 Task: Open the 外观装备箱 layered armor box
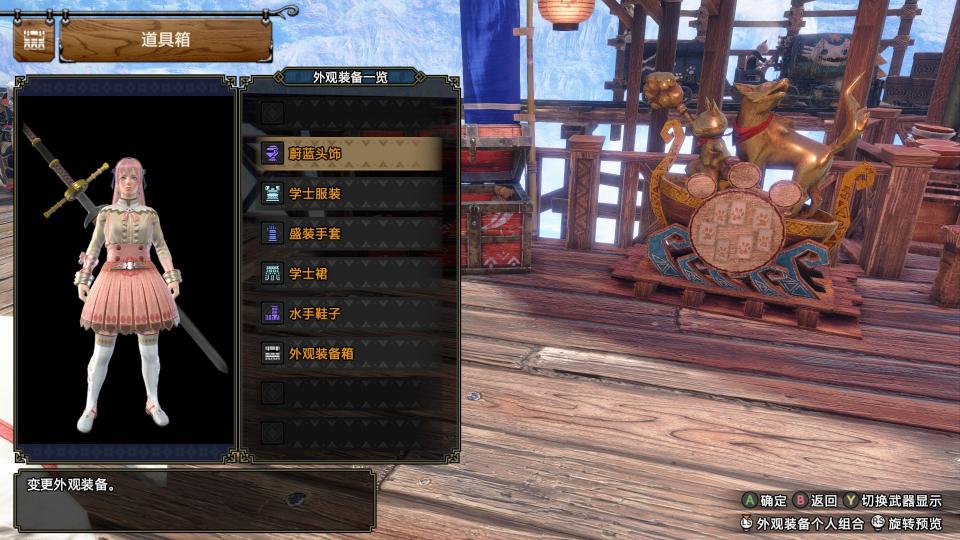click(x=342, y=353)
